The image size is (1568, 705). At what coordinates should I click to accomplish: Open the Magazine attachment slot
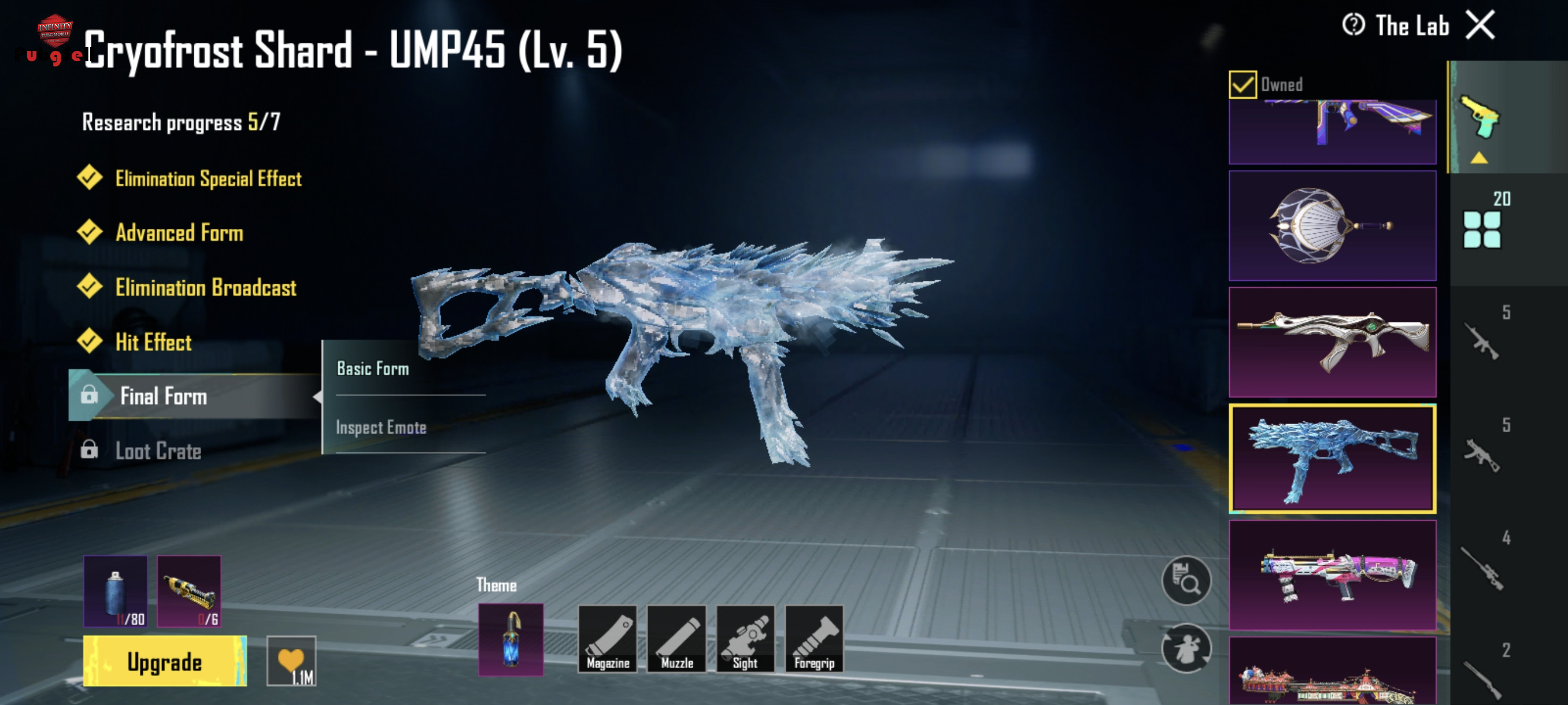(607, 639)
